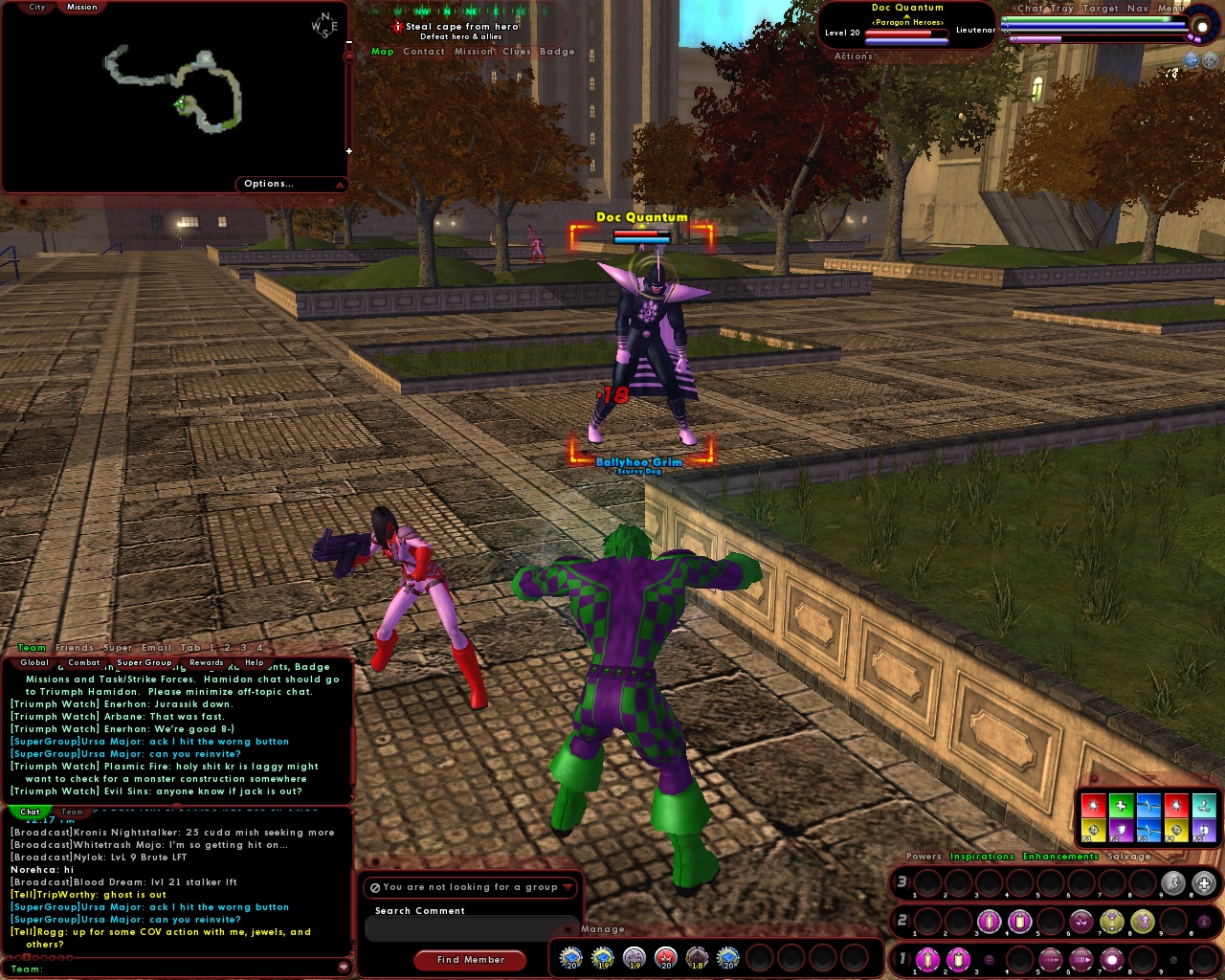1225x980 pixels.
Task: Open the Clues nav tab
Action: [x=517, y=52]
